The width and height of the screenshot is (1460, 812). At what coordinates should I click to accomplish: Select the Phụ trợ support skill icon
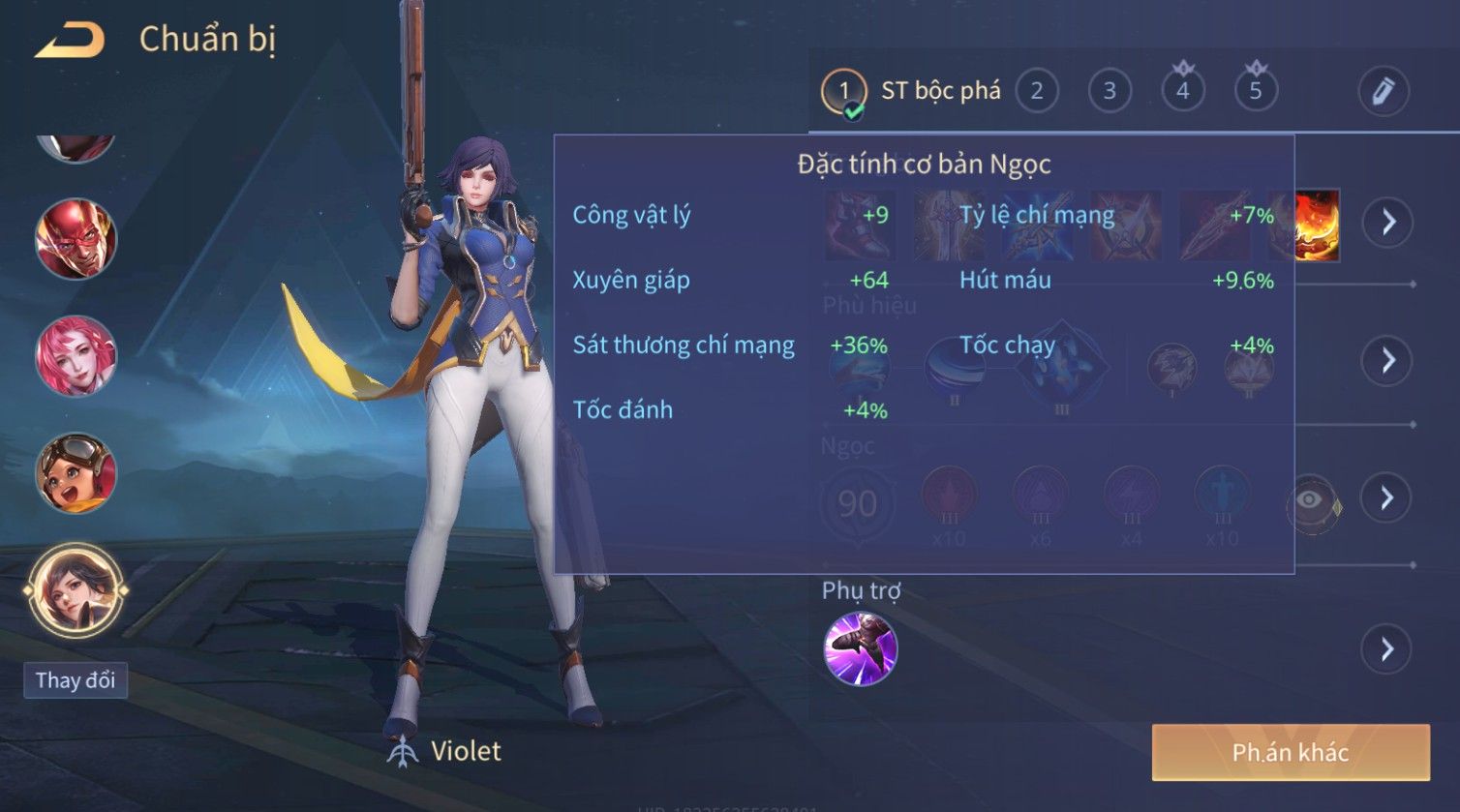[x=860, y=648]
